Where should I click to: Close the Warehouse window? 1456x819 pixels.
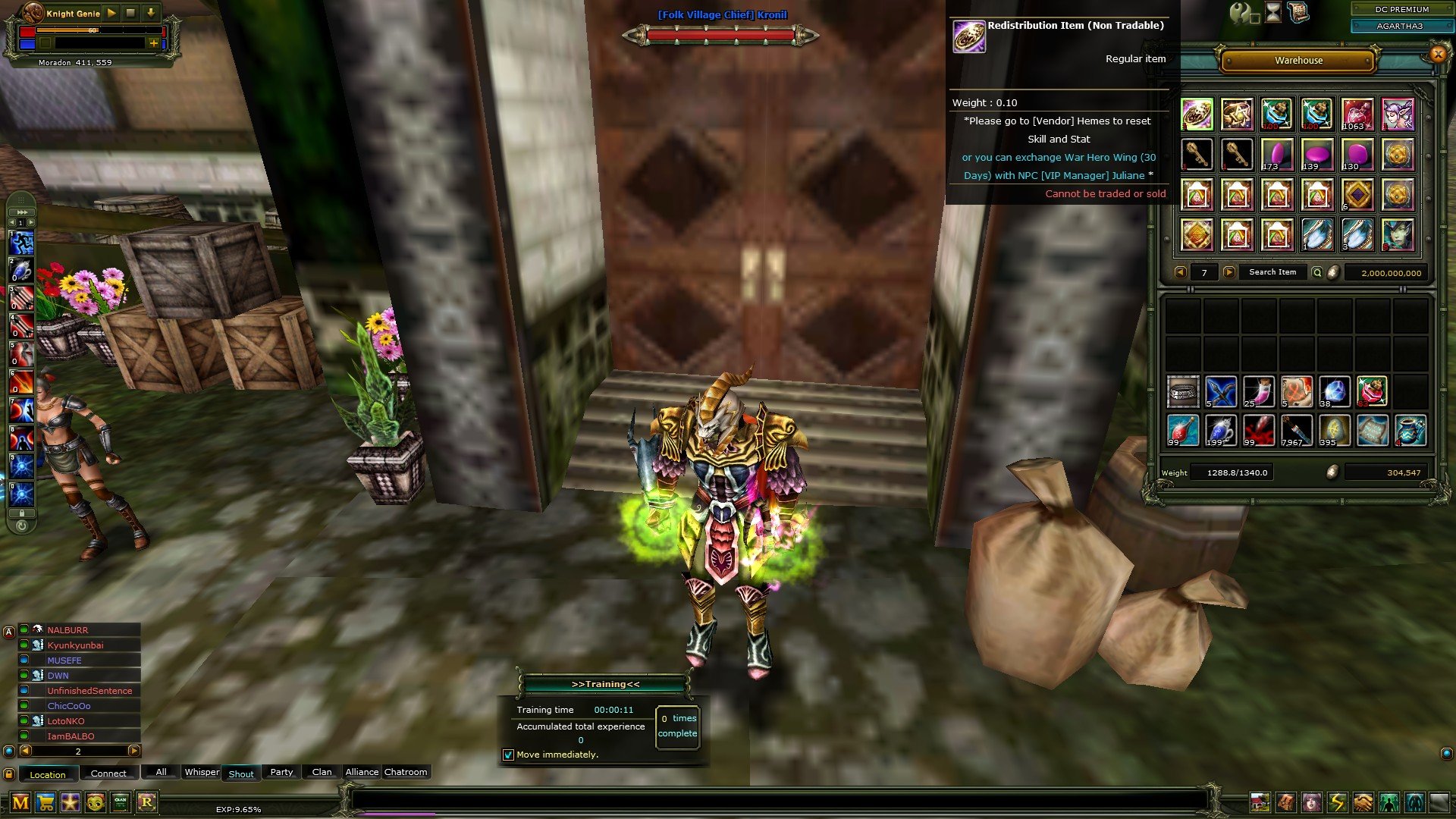1437,54
